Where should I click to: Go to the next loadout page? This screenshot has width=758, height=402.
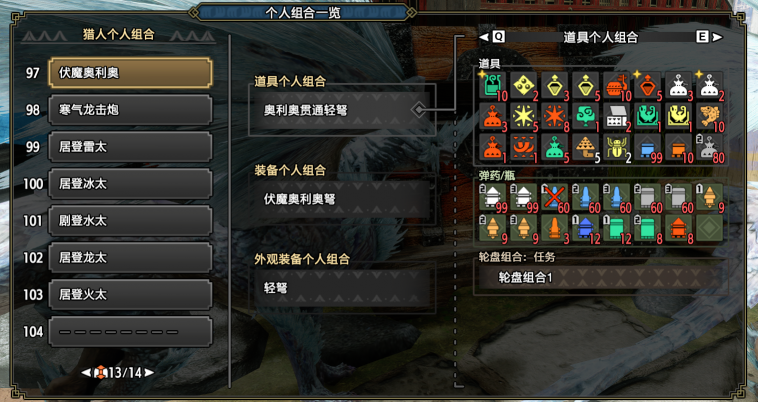pyautogui.click(x=149, y=373)
